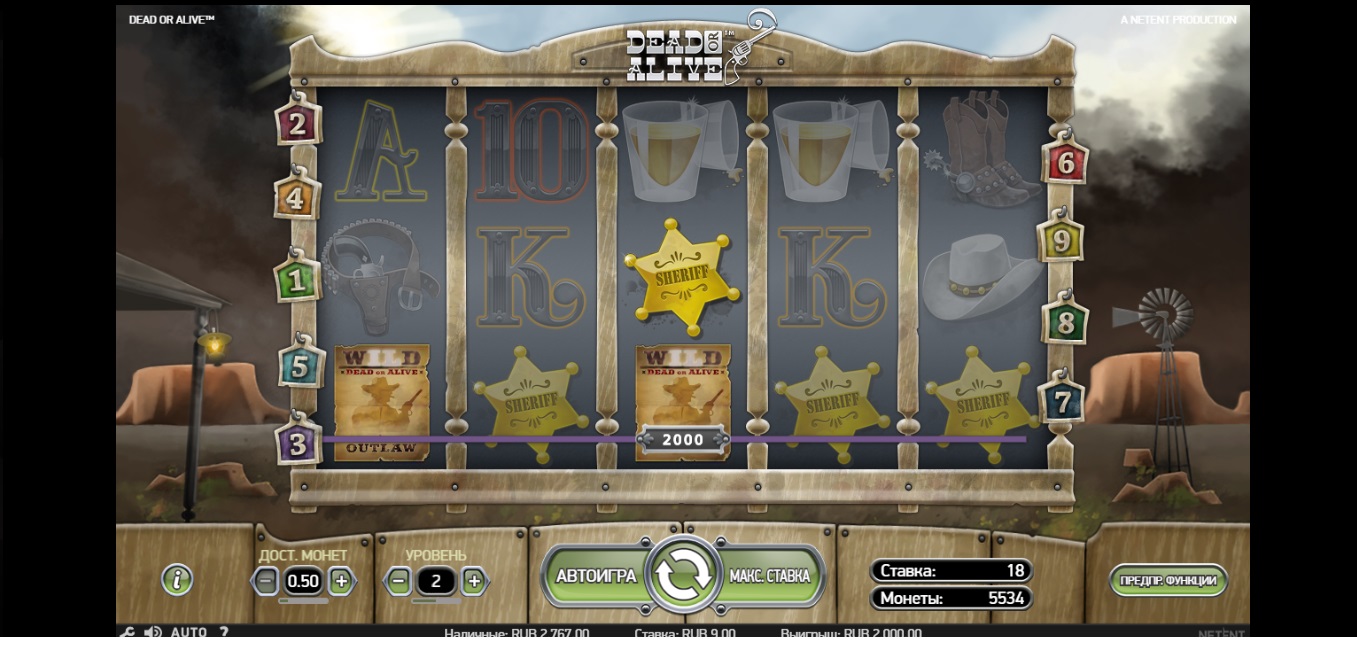Increase coin value with the plus button
The image size is (1357, 645).
[341, 580]
